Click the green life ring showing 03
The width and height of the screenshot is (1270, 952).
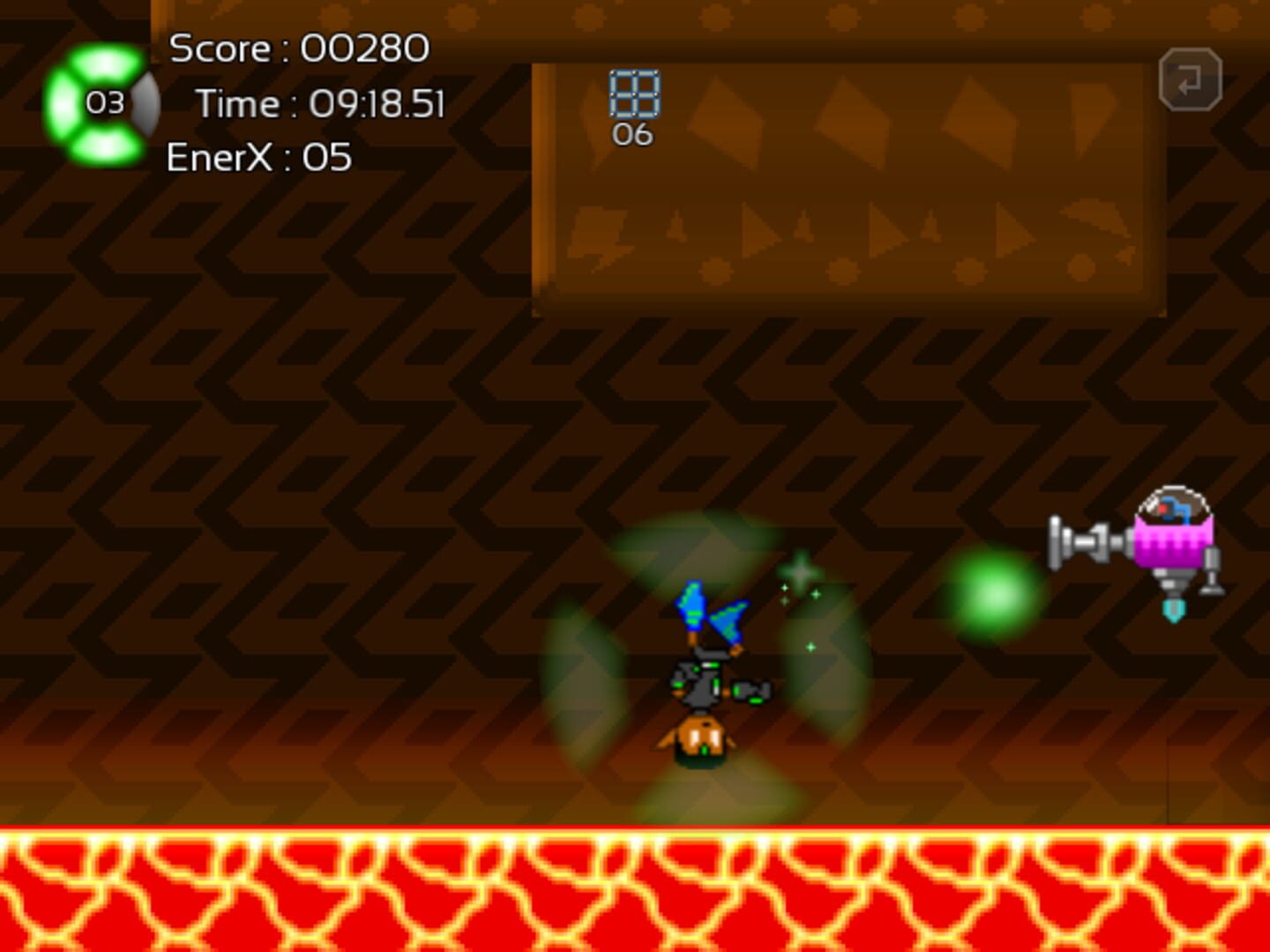click(104, 104)
